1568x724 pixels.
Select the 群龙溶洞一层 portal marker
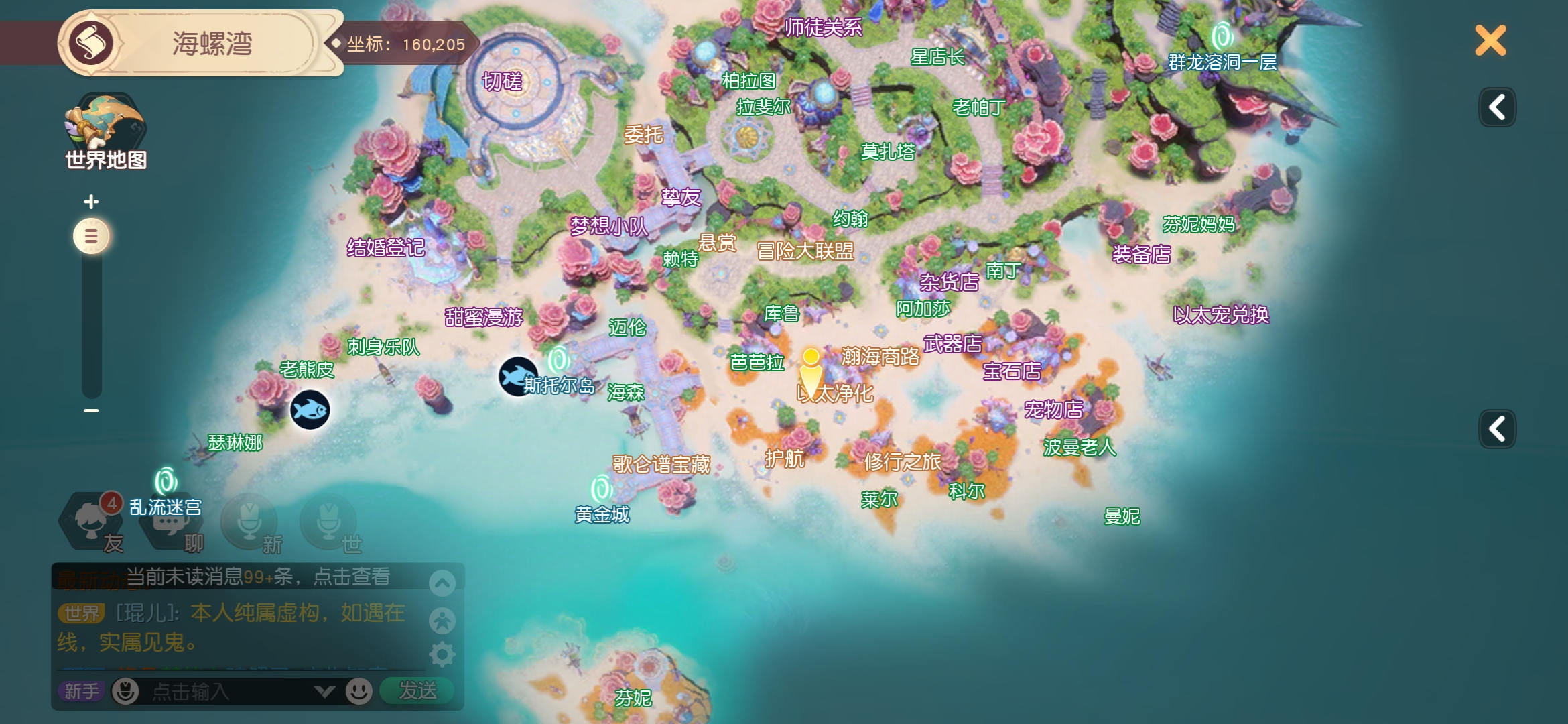click(x=1222, y=37)
